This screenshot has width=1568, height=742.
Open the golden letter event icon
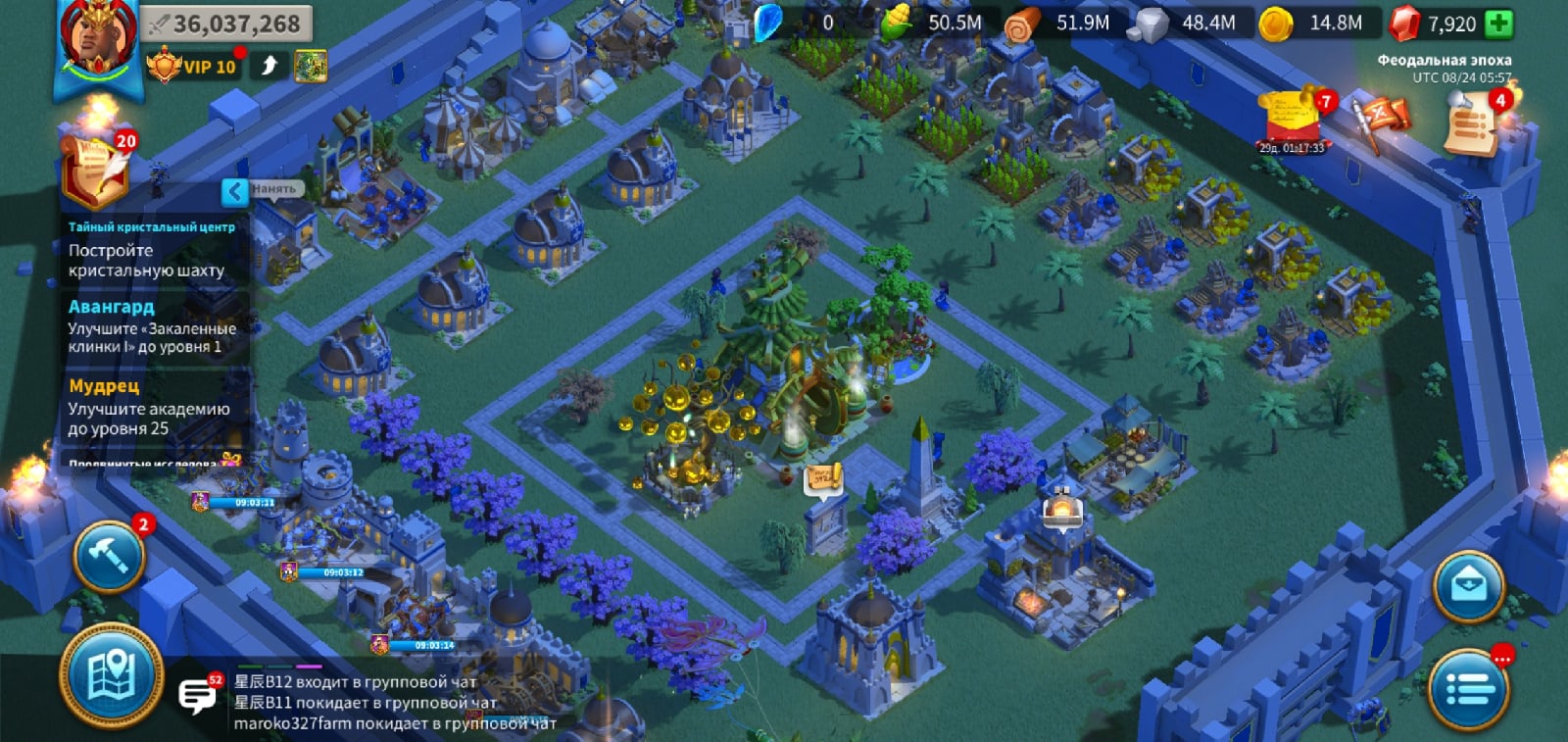(x=1291, y=120)
